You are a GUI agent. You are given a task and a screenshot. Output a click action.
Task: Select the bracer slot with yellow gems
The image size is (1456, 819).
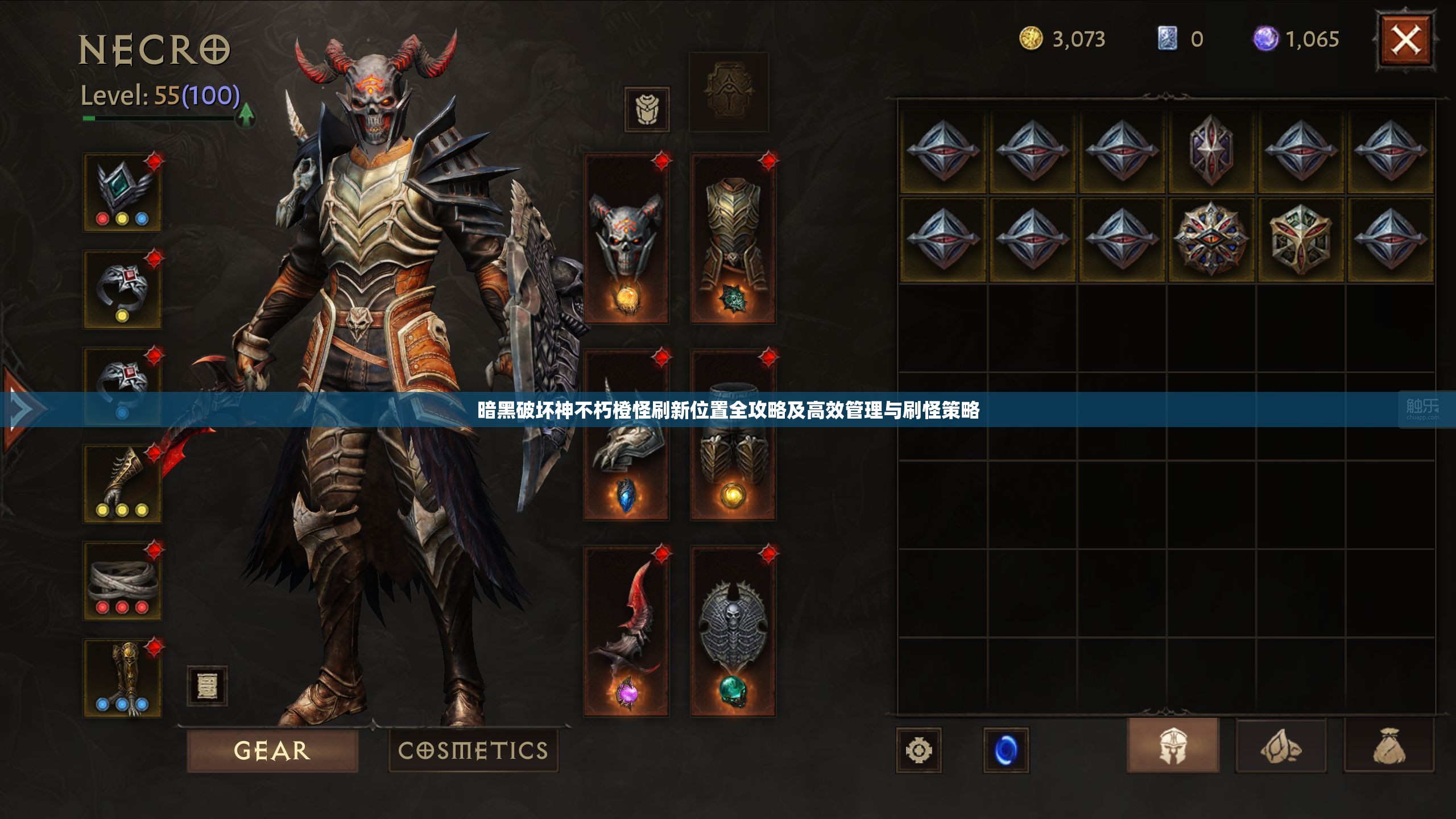(122, 483)
